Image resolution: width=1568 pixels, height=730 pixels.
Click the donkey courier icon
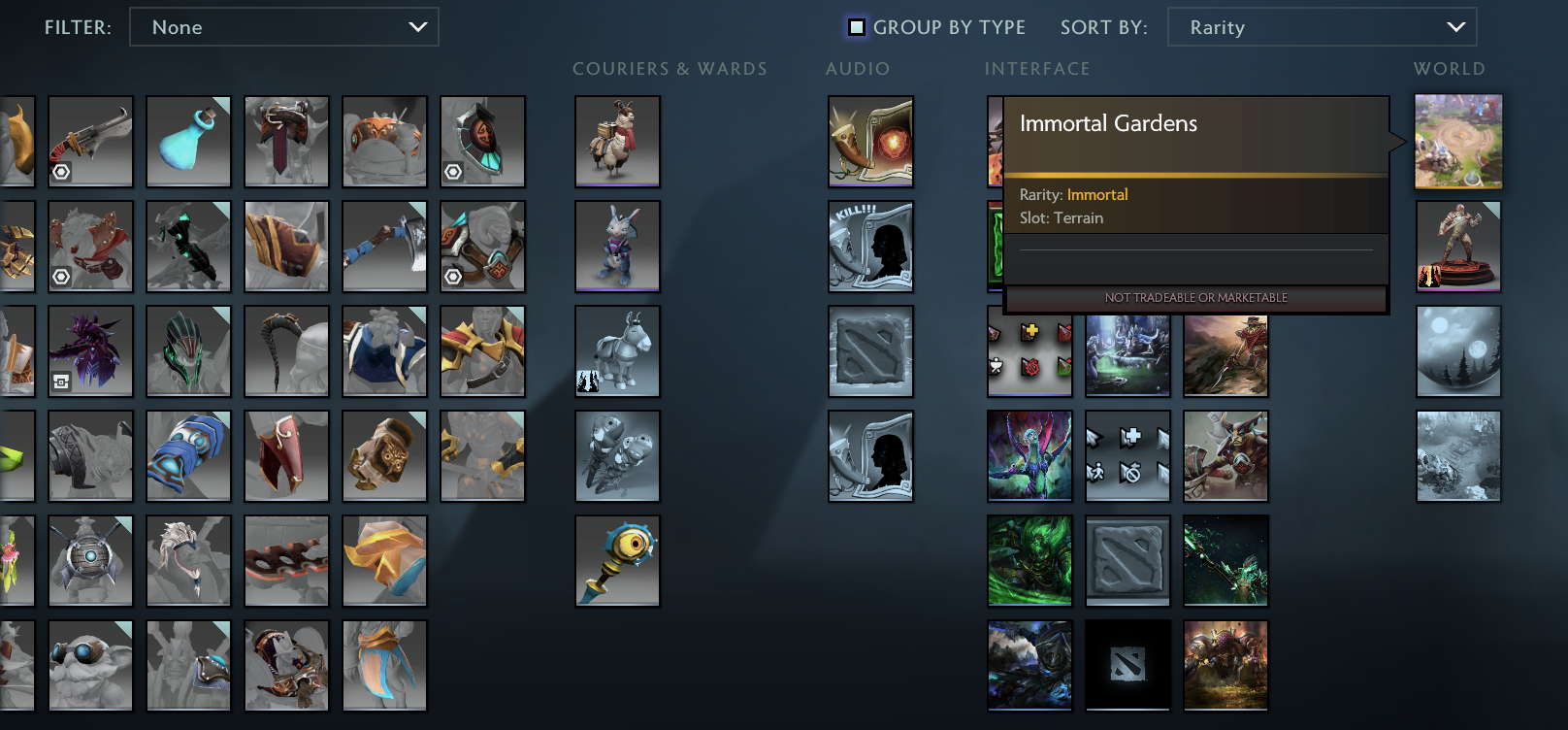click(x=617, y=350)
